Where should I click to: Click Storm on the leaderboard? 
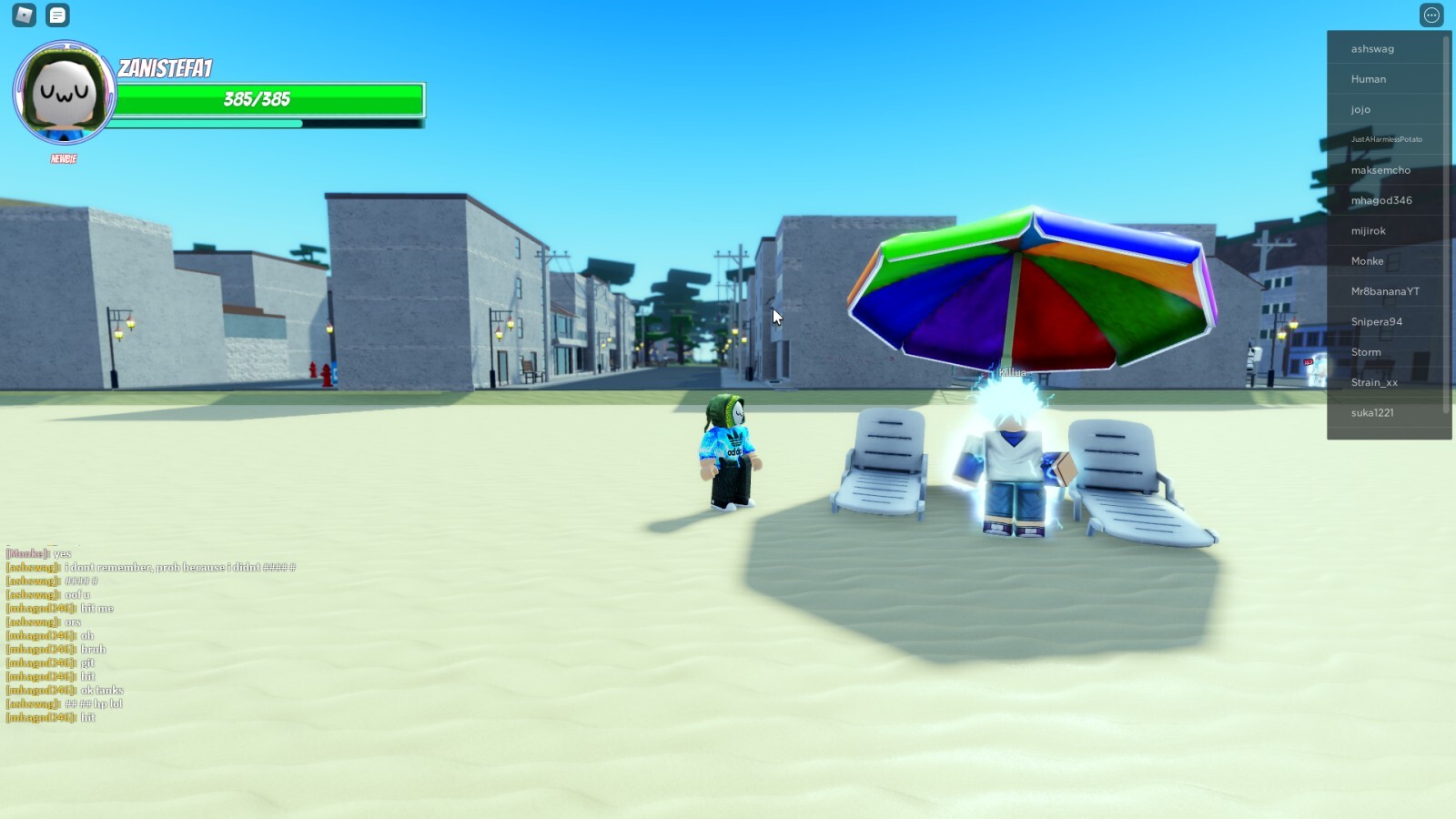1367,352
